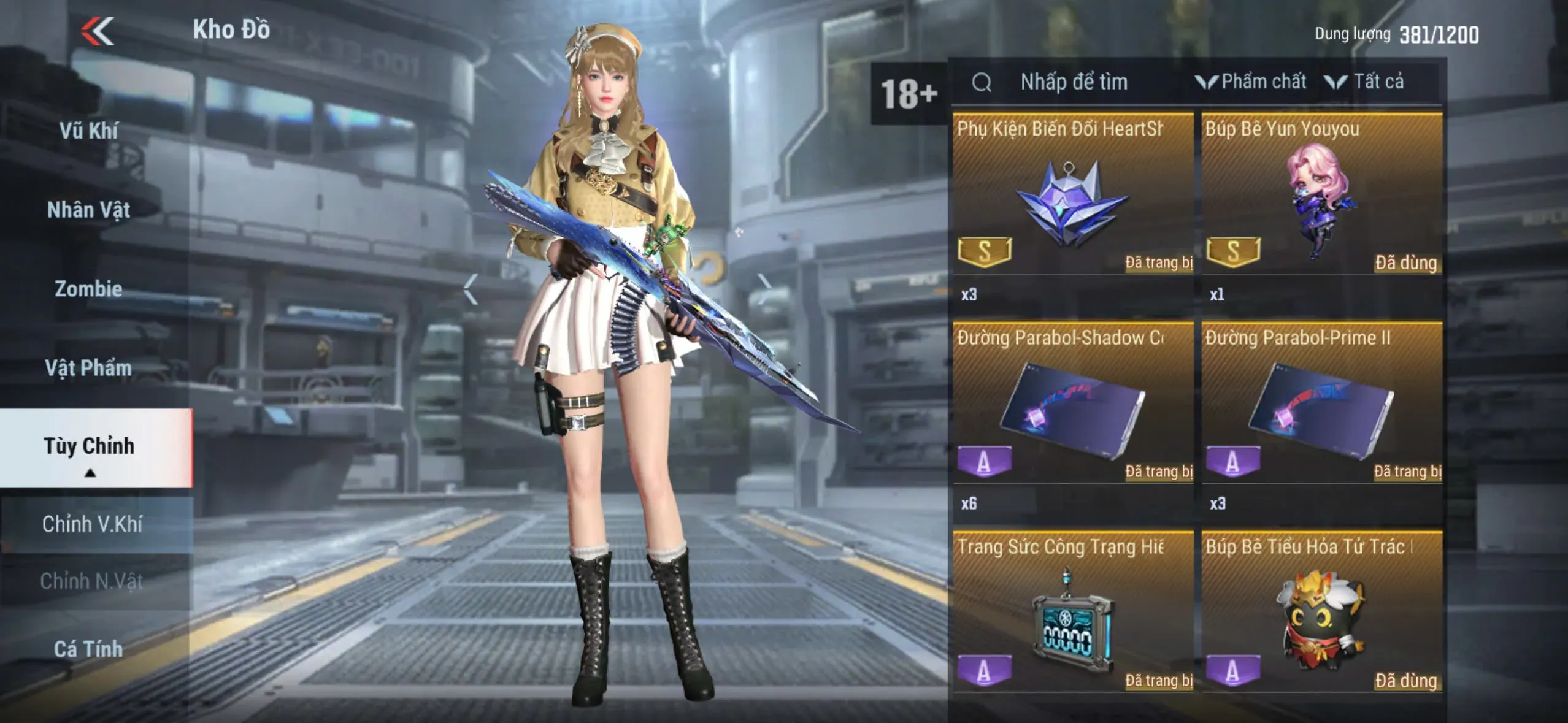Rotate character with the right arrow
The height and width of the screenshot is (723, 1568).
click(x=764, y=289)
